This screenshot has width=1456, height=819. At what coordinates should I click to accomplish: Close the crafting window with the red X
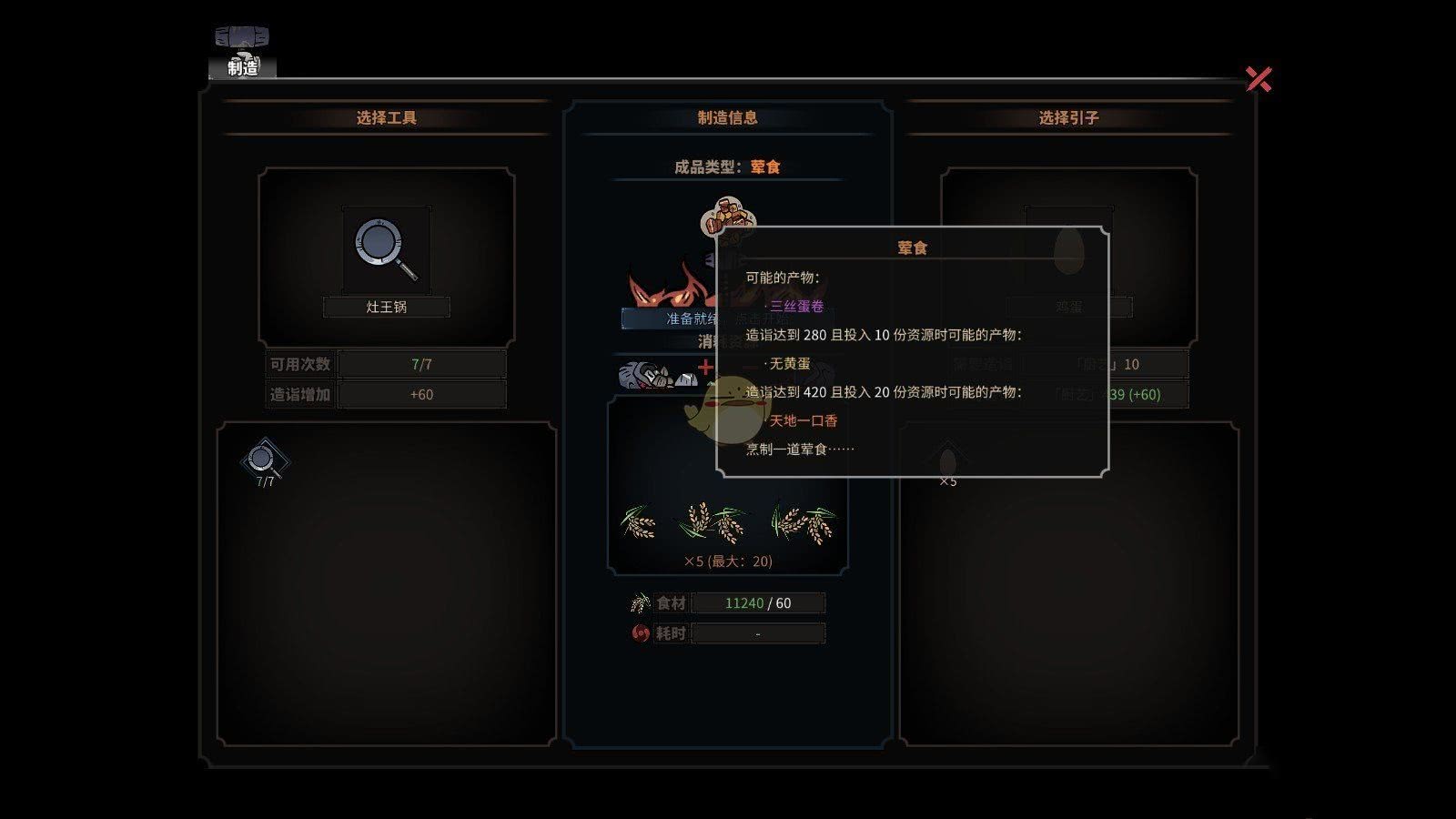[1259, 79]
